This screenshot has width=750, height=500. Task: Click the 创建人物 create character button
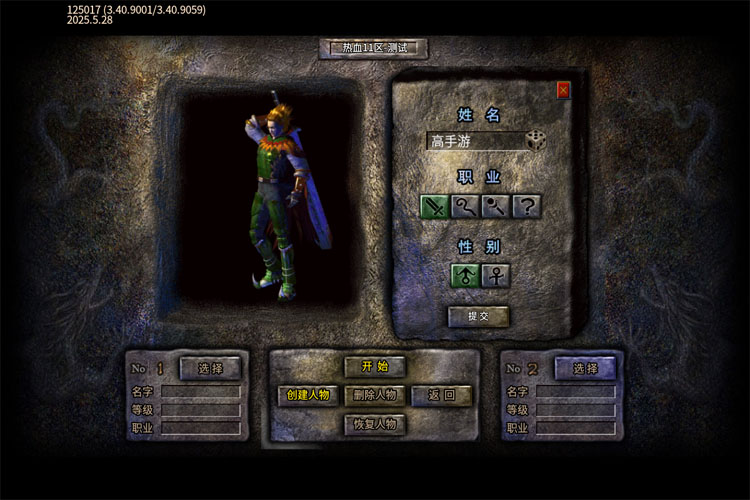click(x=308, y=395)
